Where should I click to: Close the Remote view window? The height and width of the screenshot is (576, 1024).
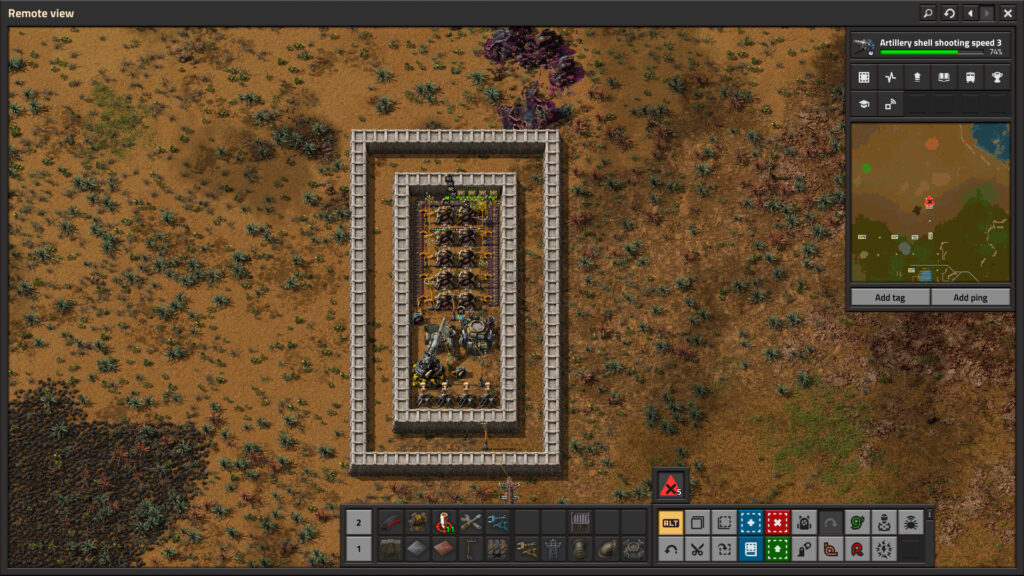pyautogui.click(x=1007, y=13)
